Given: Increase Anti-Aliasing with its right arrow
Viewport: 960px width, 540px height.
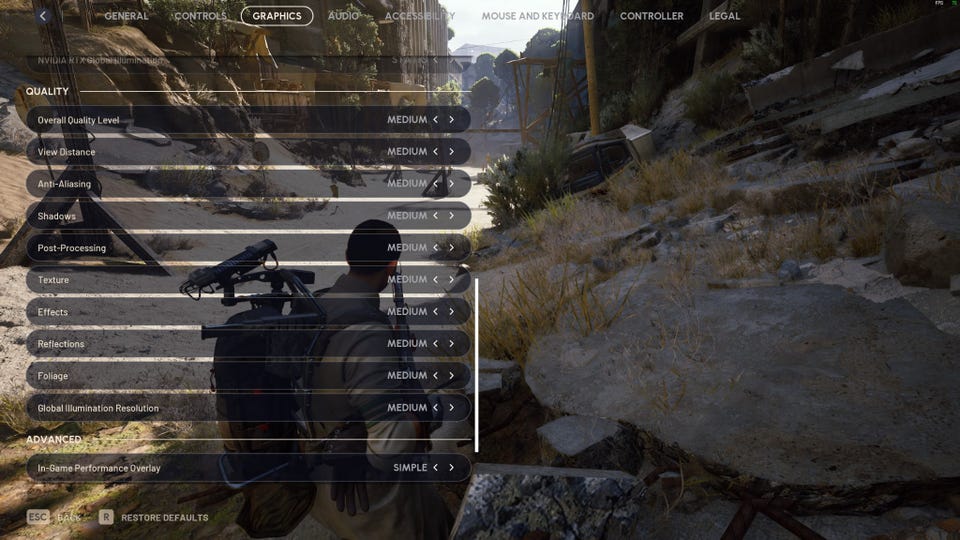Looking at the screenshot, I should [x=451, y=184].
